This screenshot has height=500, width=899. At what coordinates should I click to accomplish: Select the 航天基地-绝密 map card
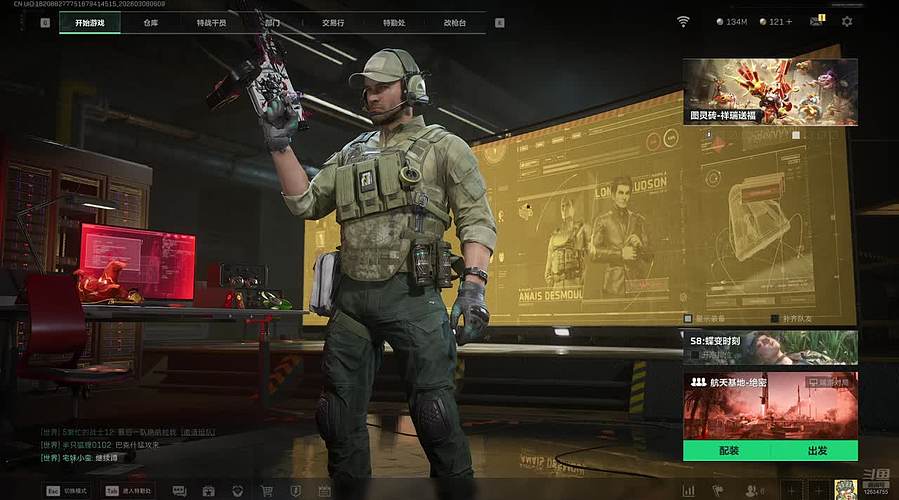(770, 405)
